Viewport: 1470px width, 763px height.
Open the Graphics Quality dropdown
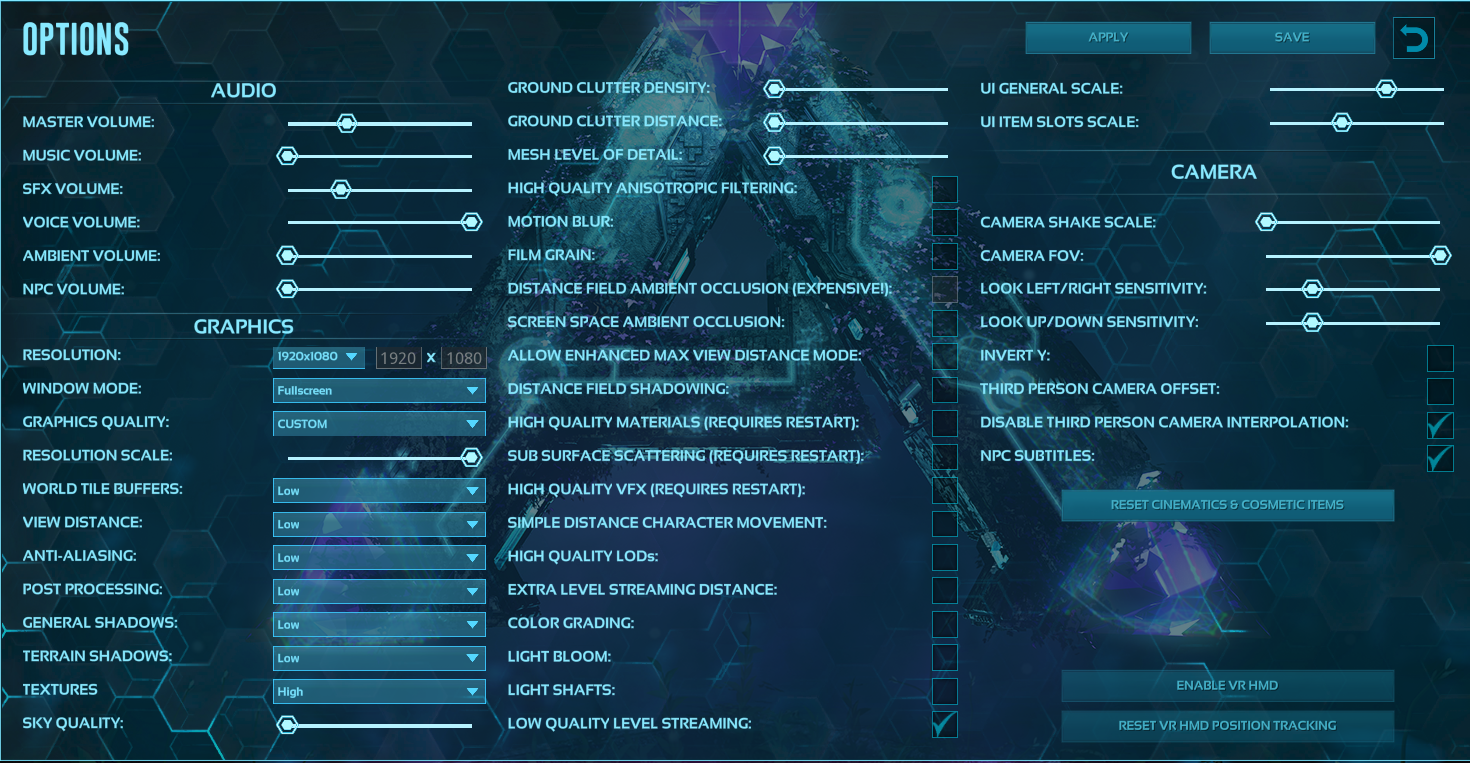(x=378, y=423)
